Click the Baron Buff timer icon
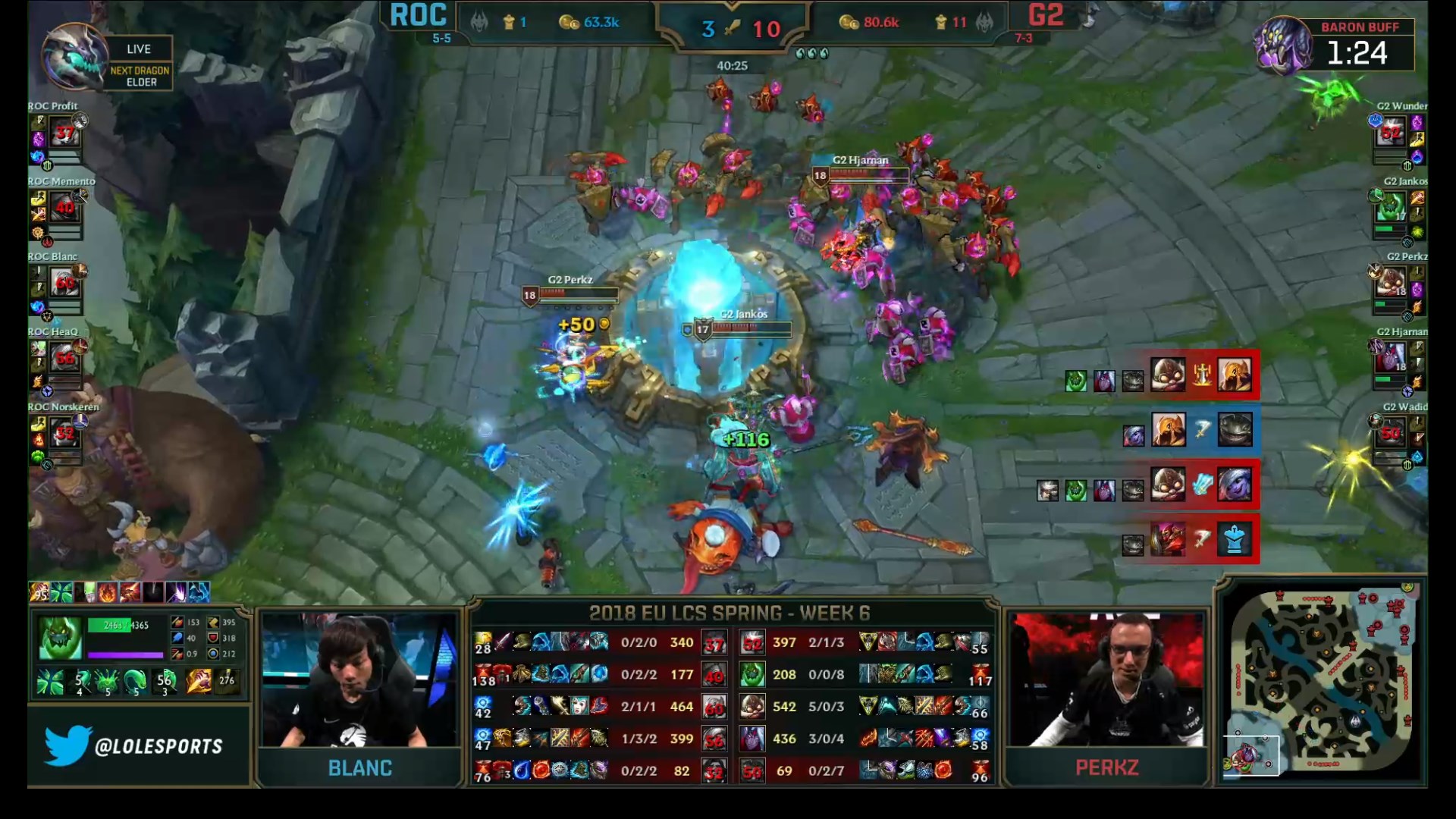This screenshot has height=819, width=1456. (1282, 45)
